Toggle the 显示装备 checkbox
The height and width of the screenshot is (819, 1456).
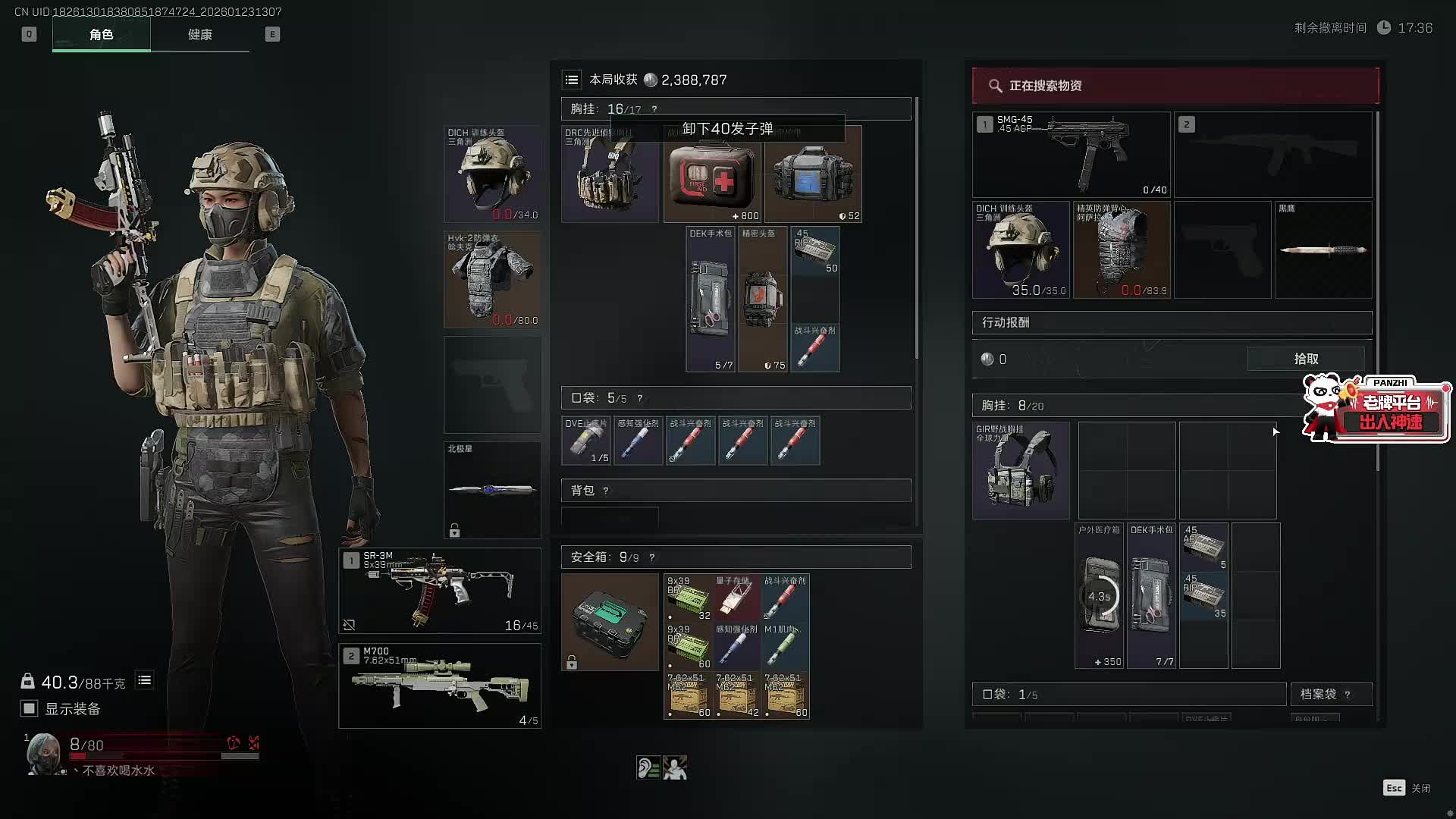[30, 708]
